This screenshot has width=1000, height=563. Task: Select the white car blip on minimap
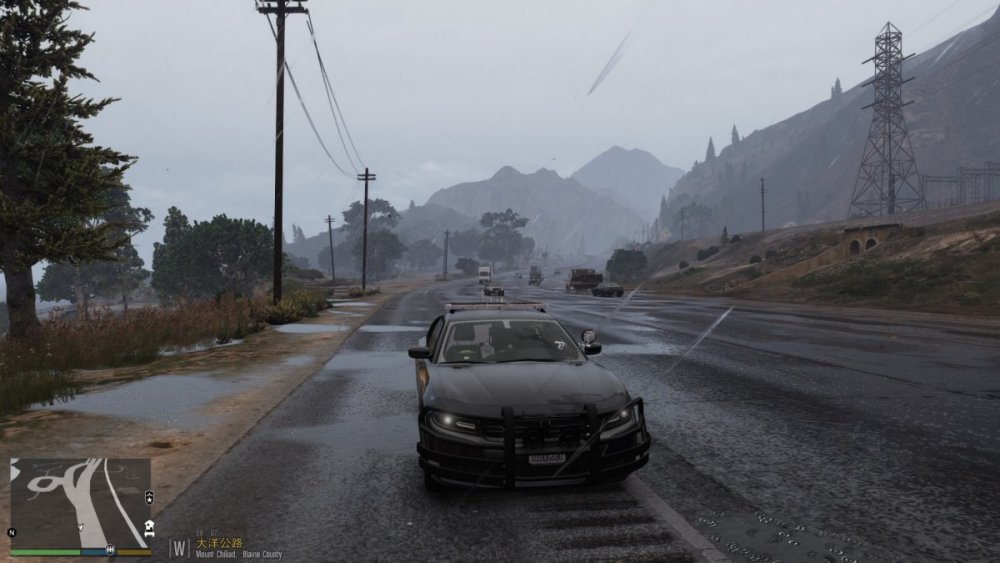pyautogui.click(x=149, y=530)
